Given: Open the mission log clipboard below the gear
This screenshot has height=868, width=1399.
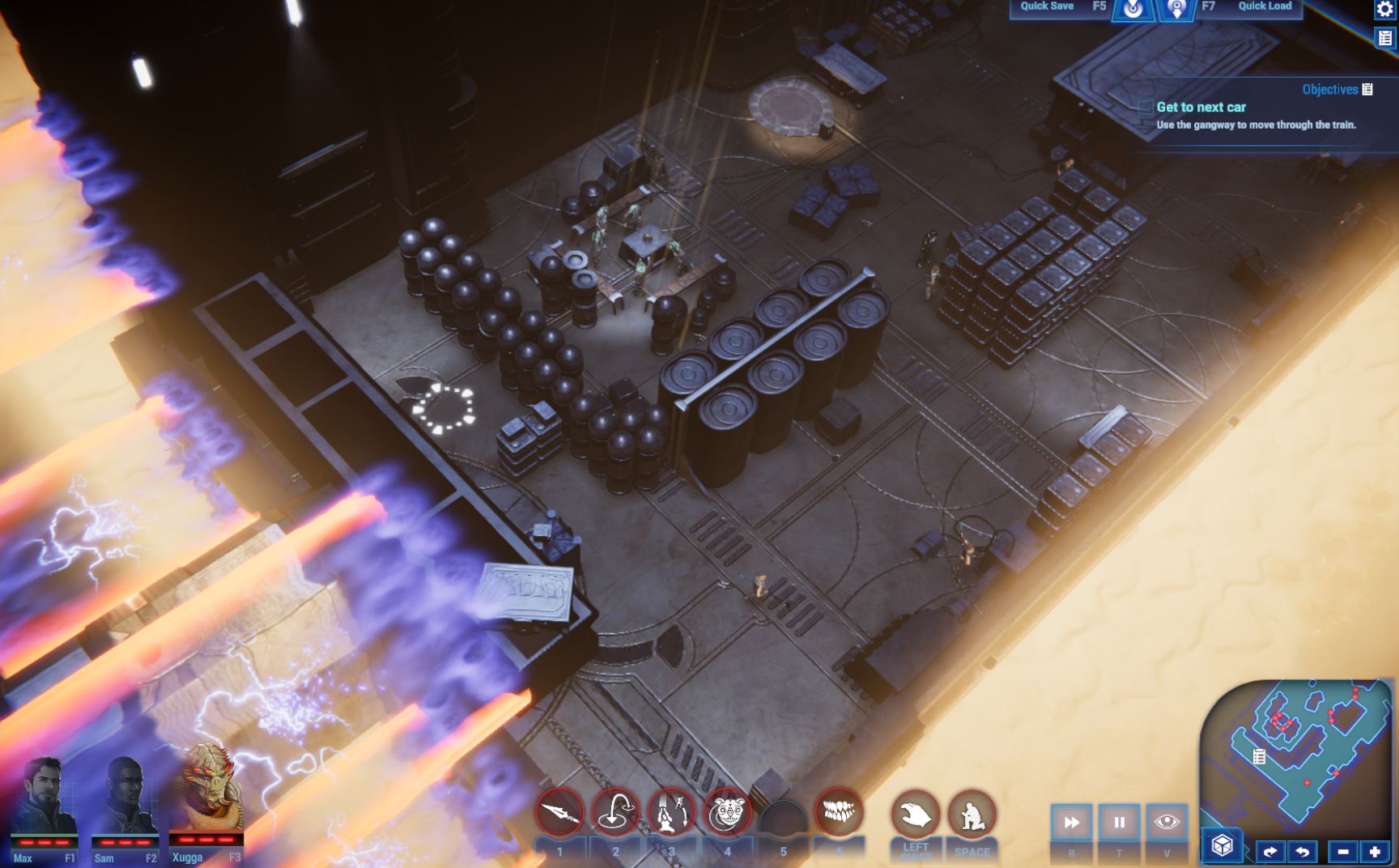Looking at the screenshot, I should [1385, 38].
